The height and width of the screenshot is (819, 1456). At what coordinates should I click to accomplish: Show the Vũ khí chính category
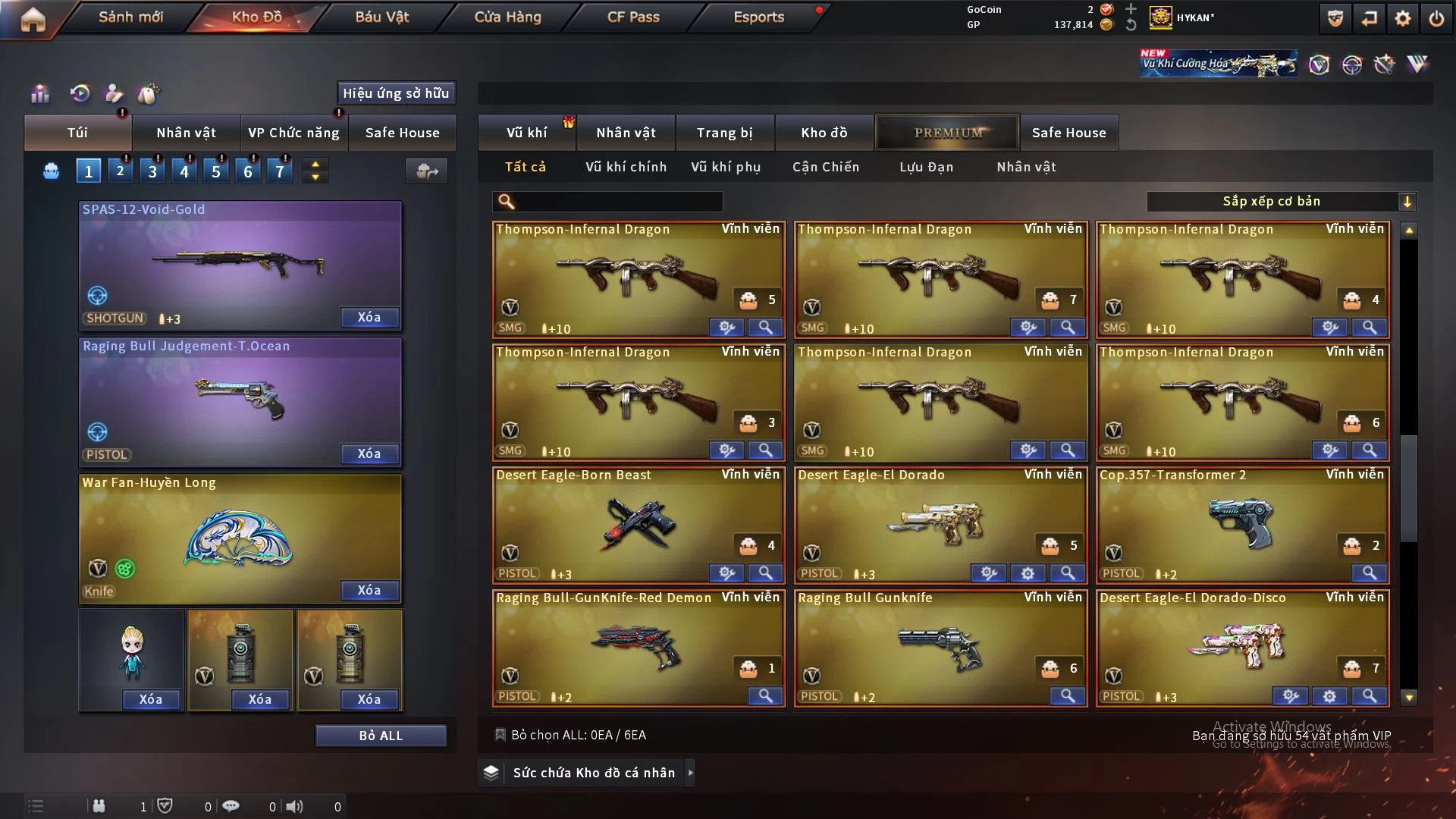[x=626, y=167]
